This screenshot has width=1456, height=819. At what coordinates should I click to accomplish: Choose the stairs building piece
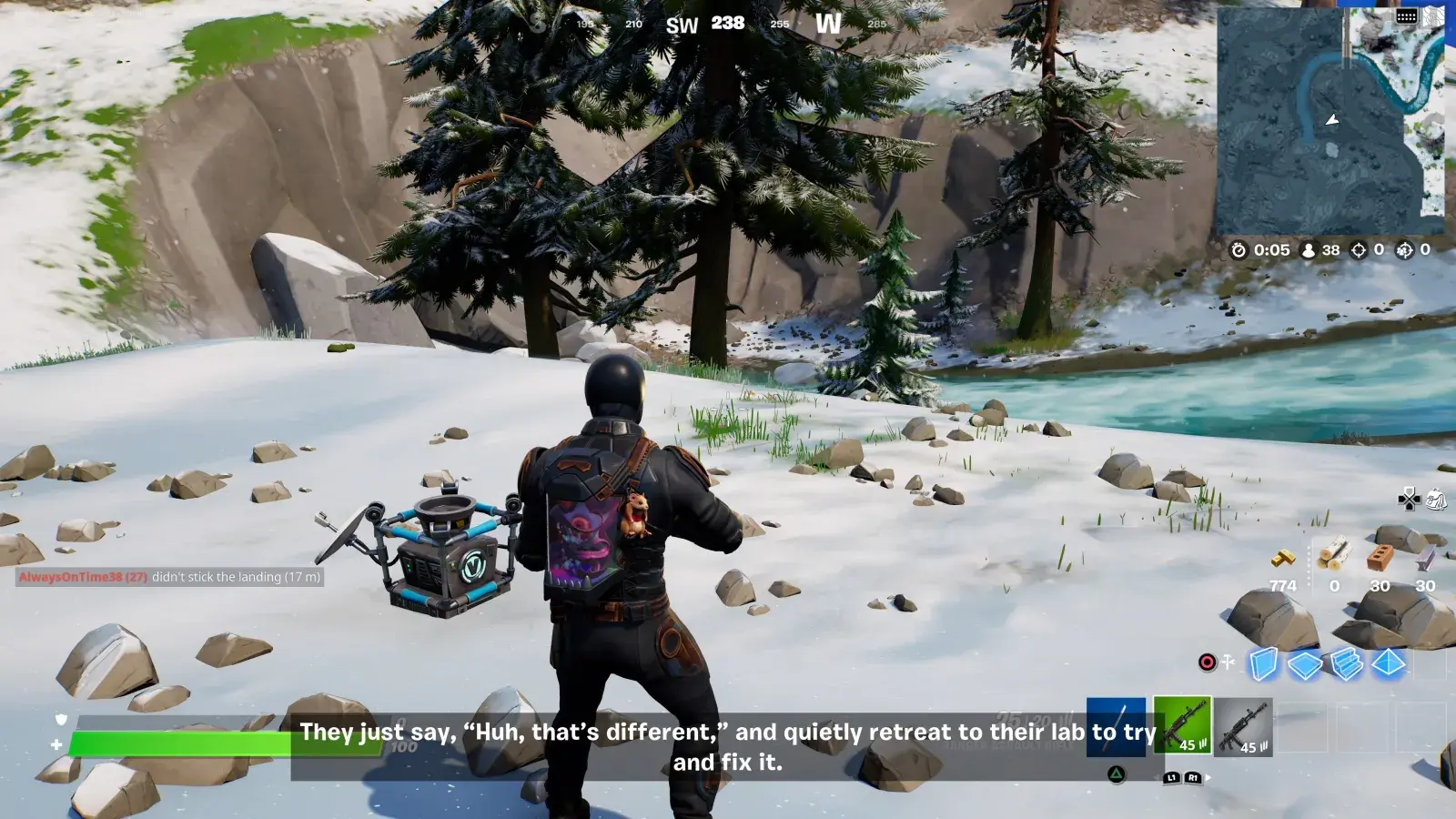pos(1347,663)
